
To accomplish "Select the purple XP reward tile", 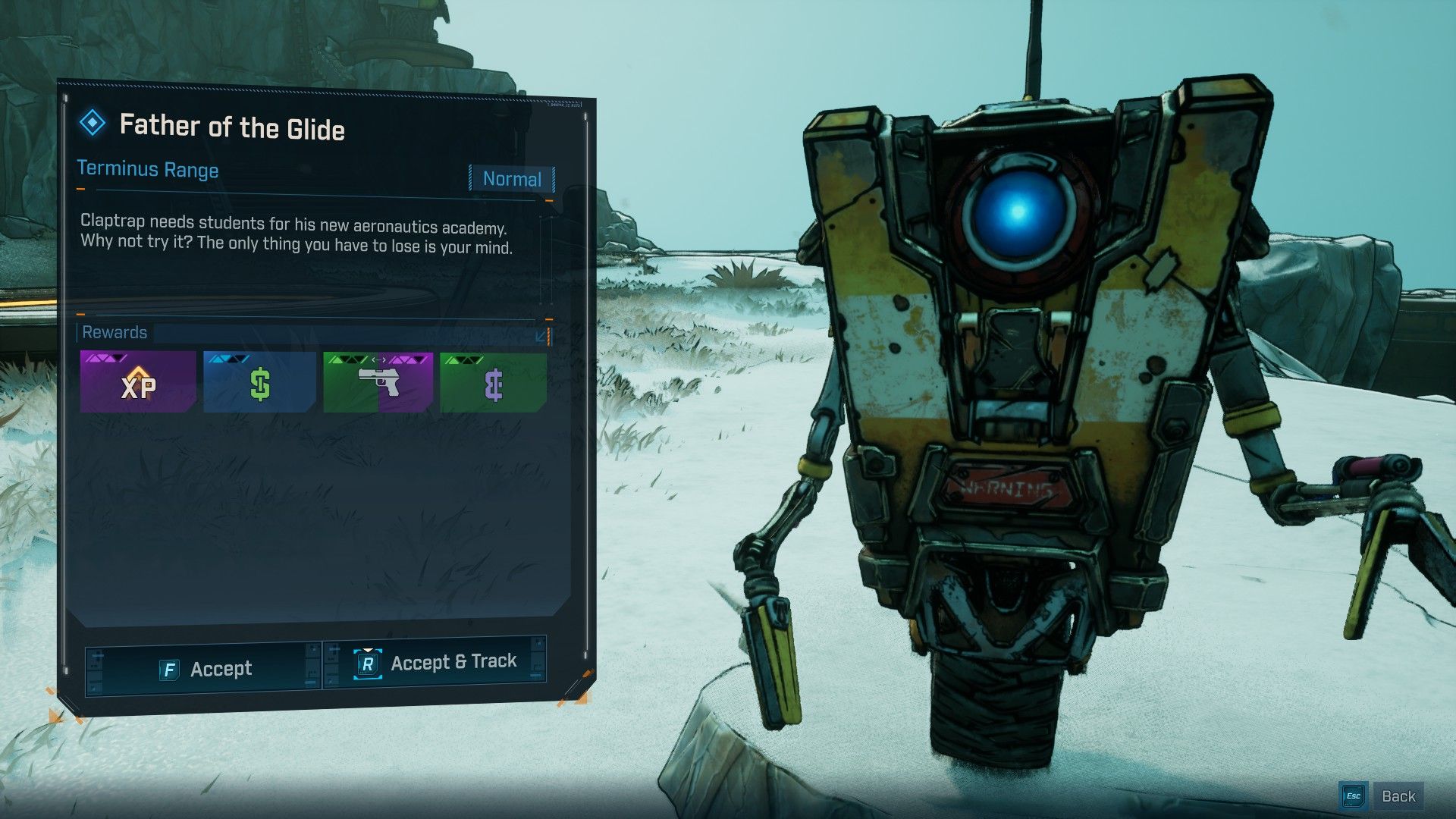I will [x=138, y=382].
